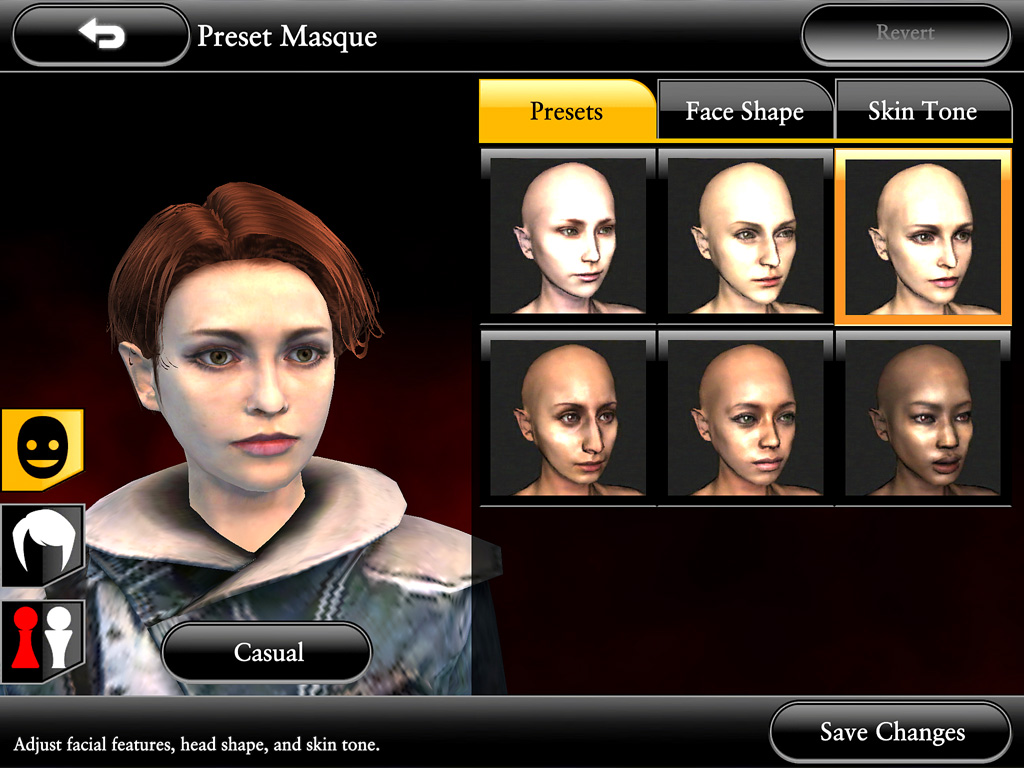Open the hair style category icon
This screenshot has height=768, width=1024.
(41, 545)
